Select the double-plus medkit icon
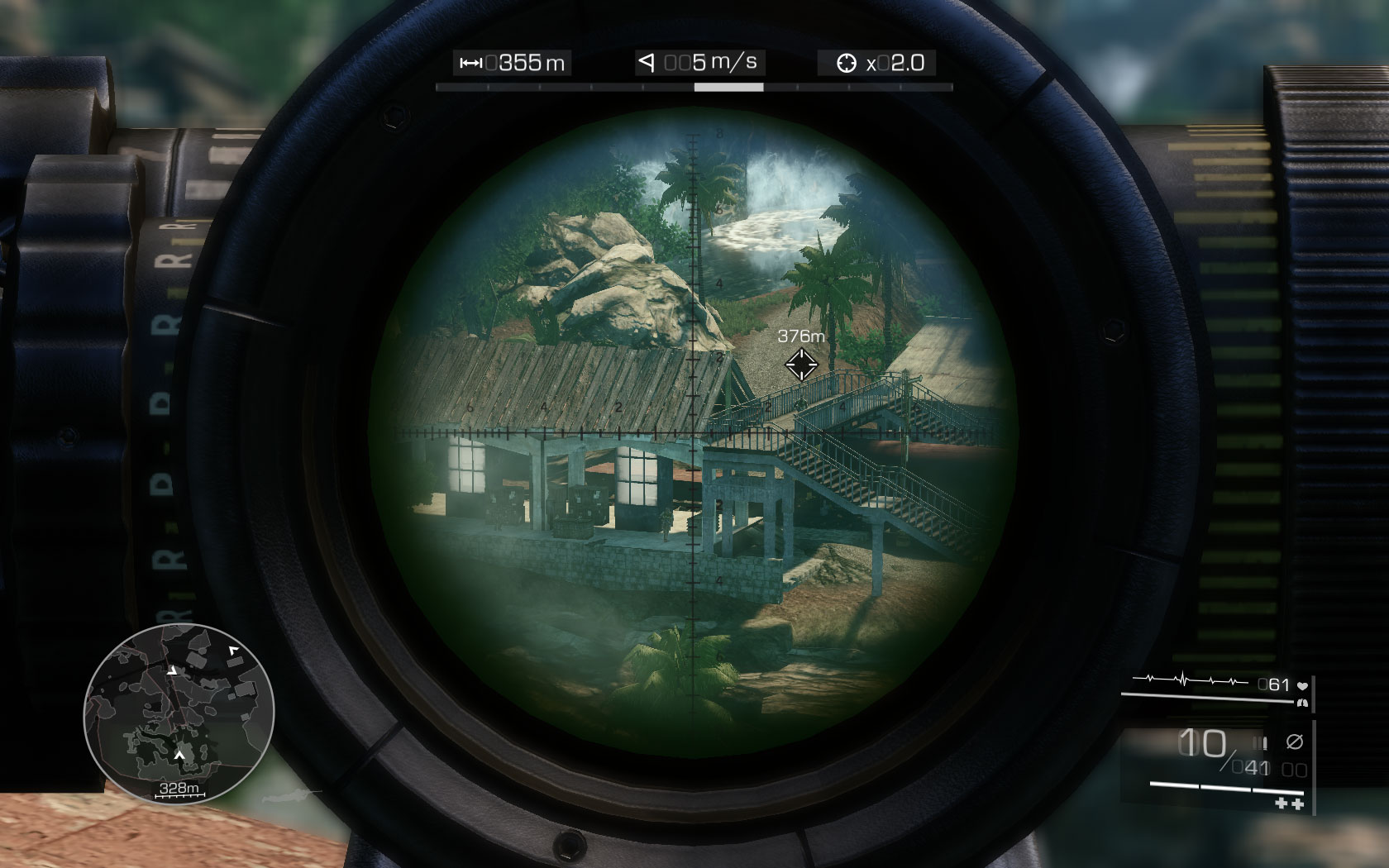This screenshot has height=868, width=1389. [1288, 804]
